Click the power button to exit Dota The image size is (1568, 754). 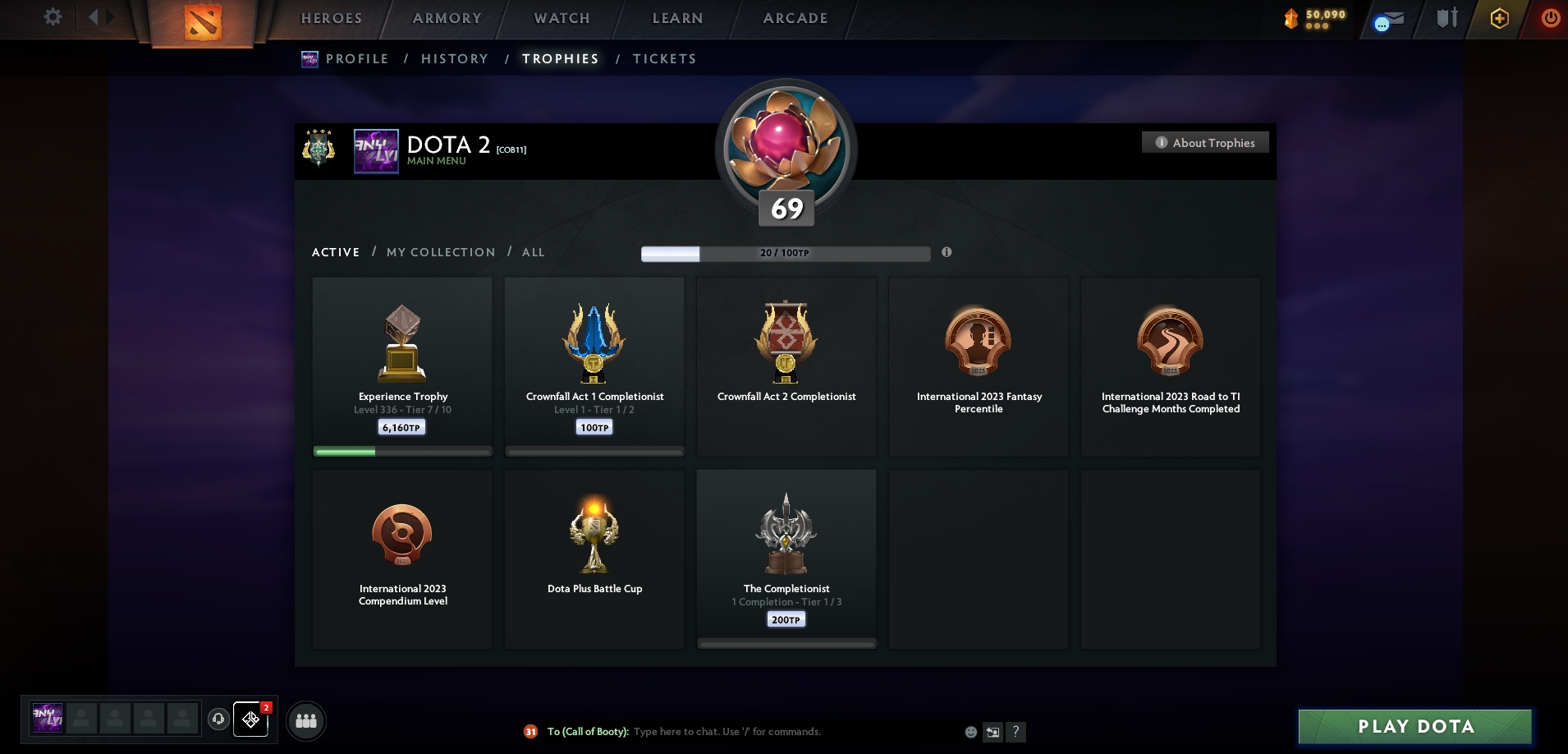point(1552,18)
